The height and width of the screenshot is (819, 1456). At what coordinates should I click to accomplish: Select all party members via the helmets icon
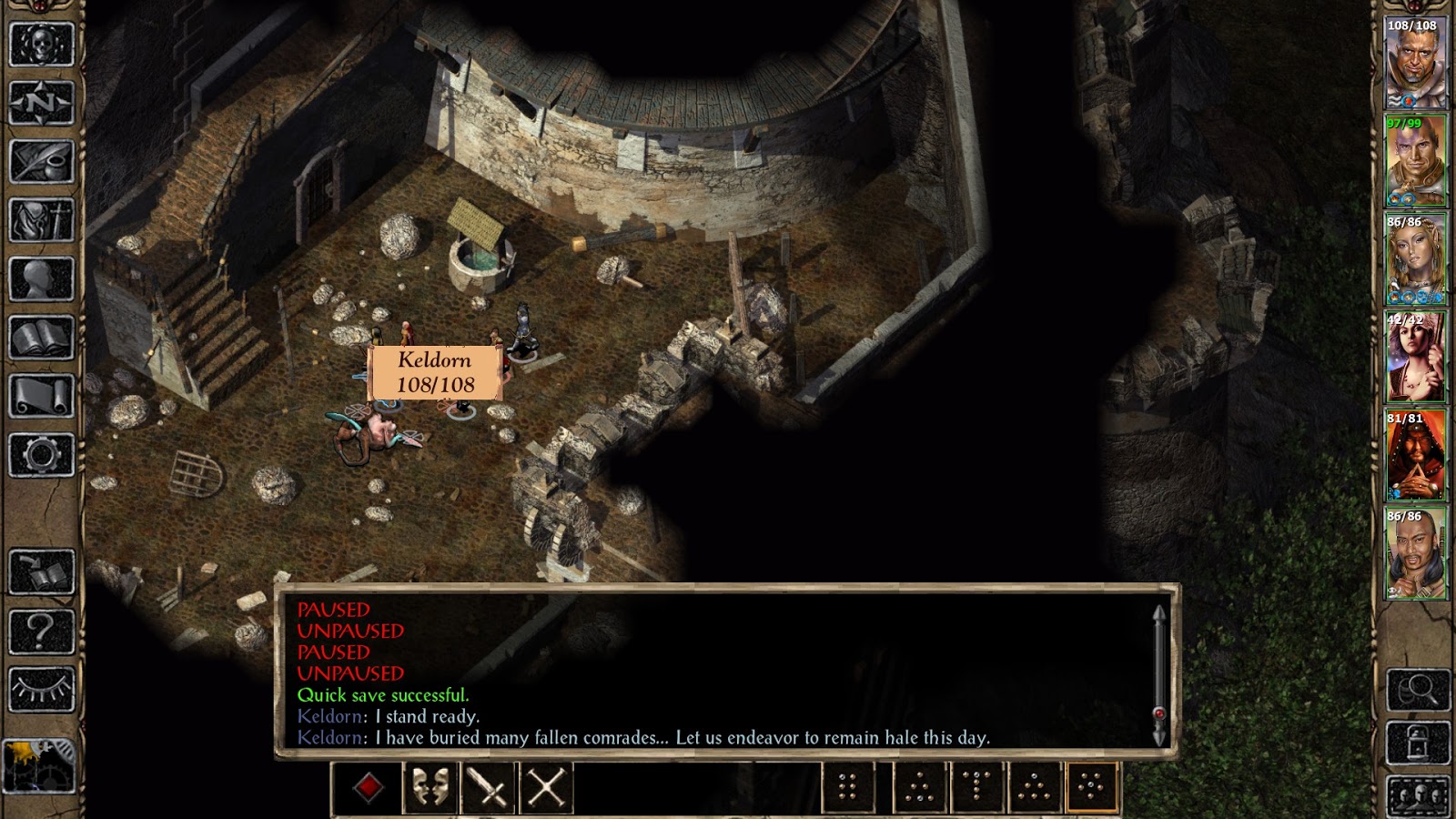(1416, 796)
